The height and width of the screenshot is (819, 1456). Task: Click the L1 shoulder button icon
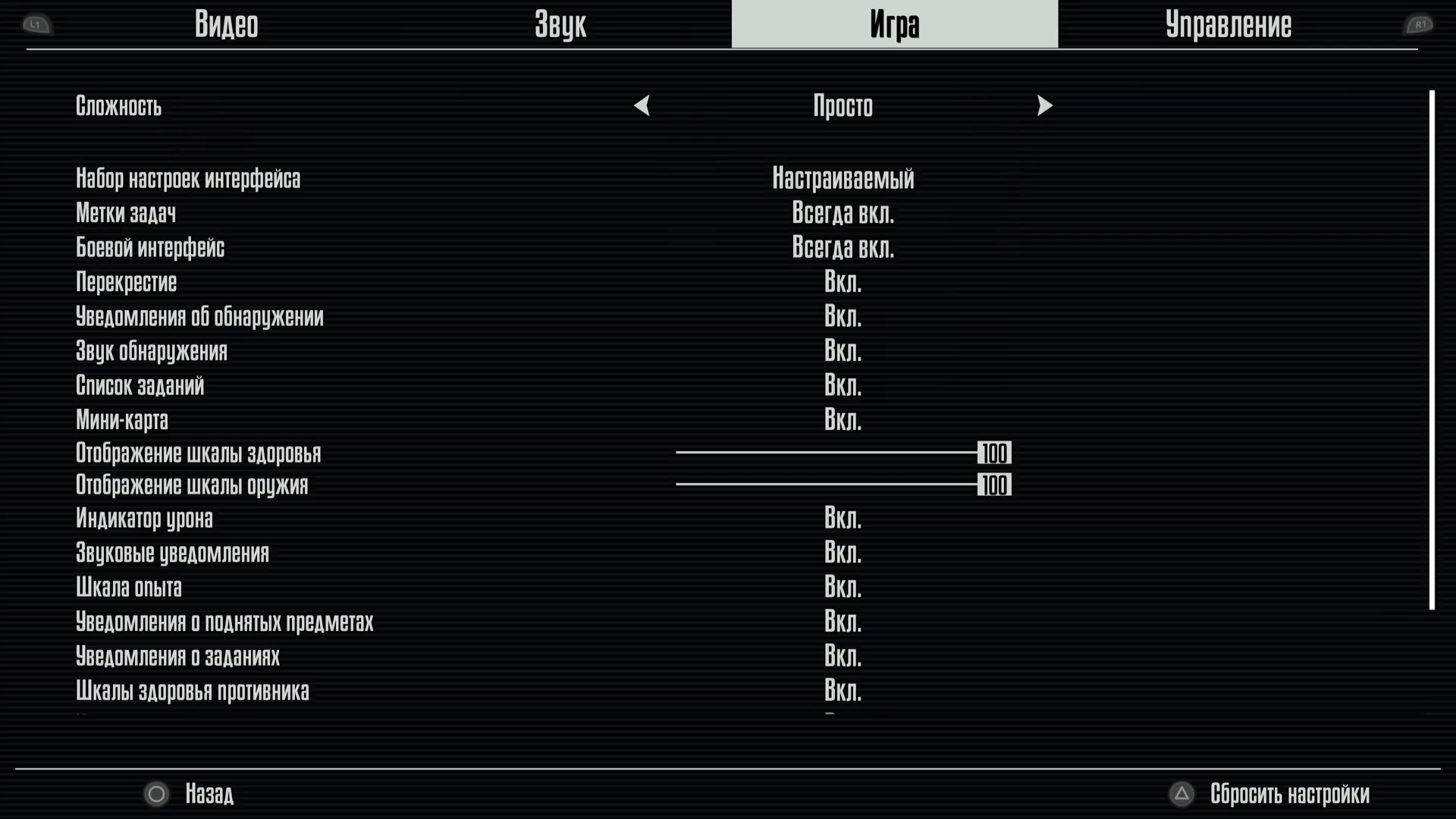pos(36,25)
